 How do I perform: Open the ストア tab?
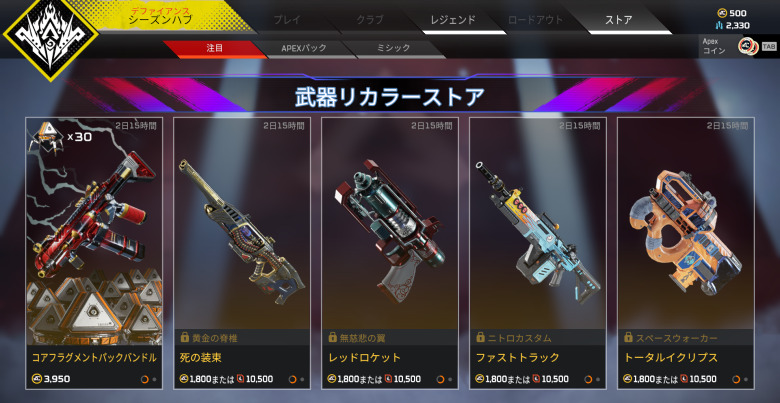pos(619,19)
